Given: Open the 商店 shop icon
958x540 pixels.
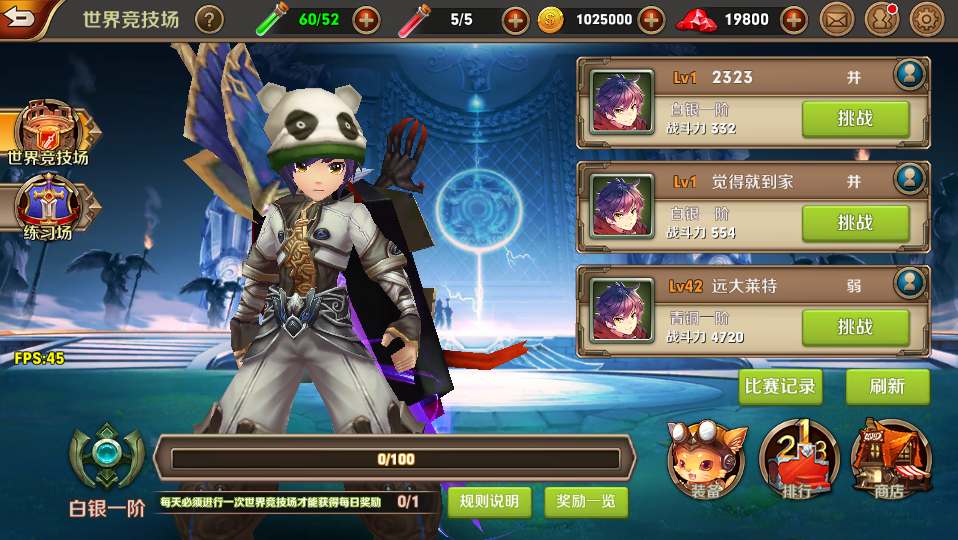Looking at the screenshot, I should (x=889, y=460).
